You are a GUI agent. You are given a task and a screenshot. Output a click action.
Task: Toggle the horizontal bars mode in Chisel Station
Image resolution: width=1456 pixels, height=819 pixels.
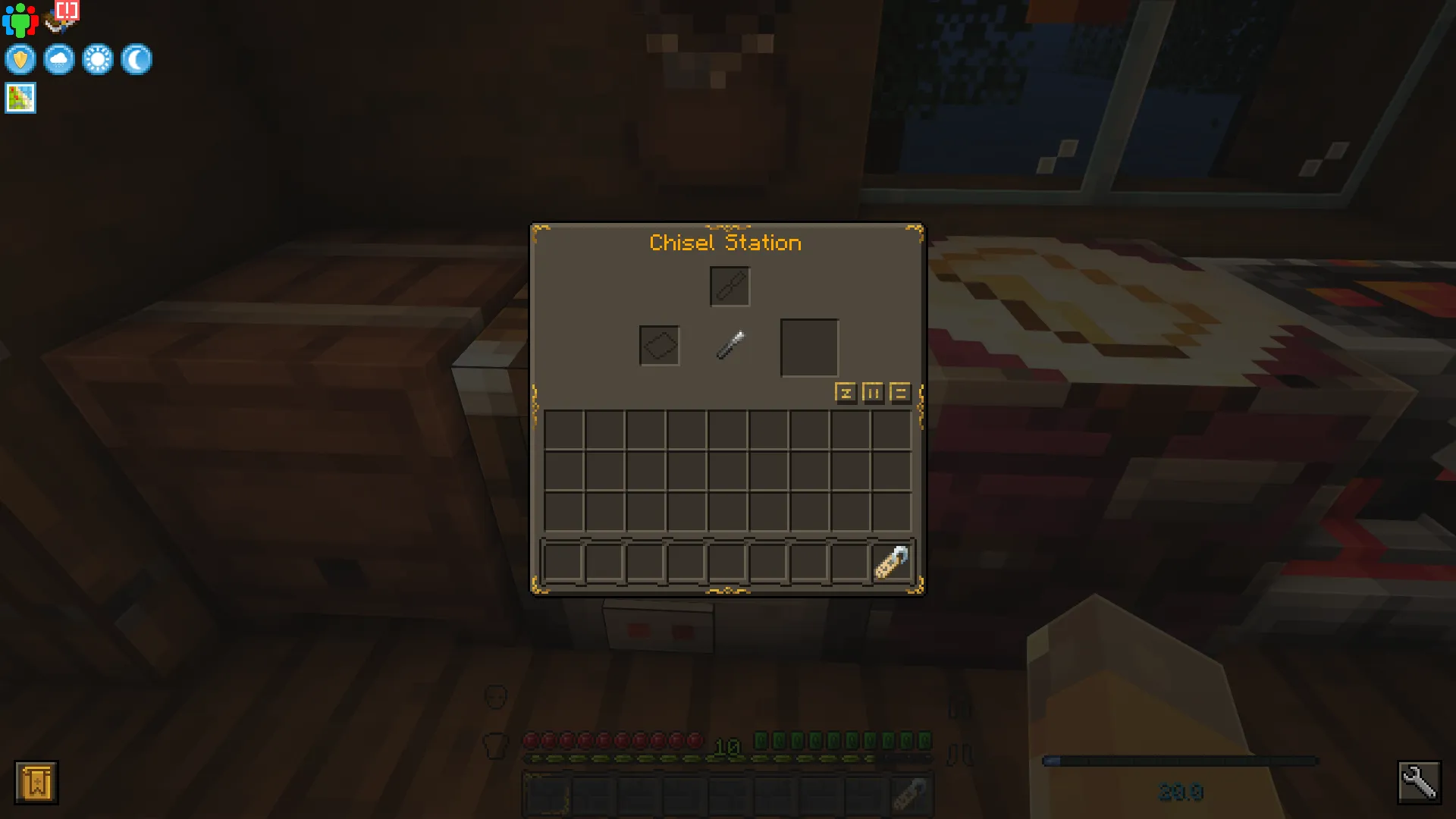(899, 394)
